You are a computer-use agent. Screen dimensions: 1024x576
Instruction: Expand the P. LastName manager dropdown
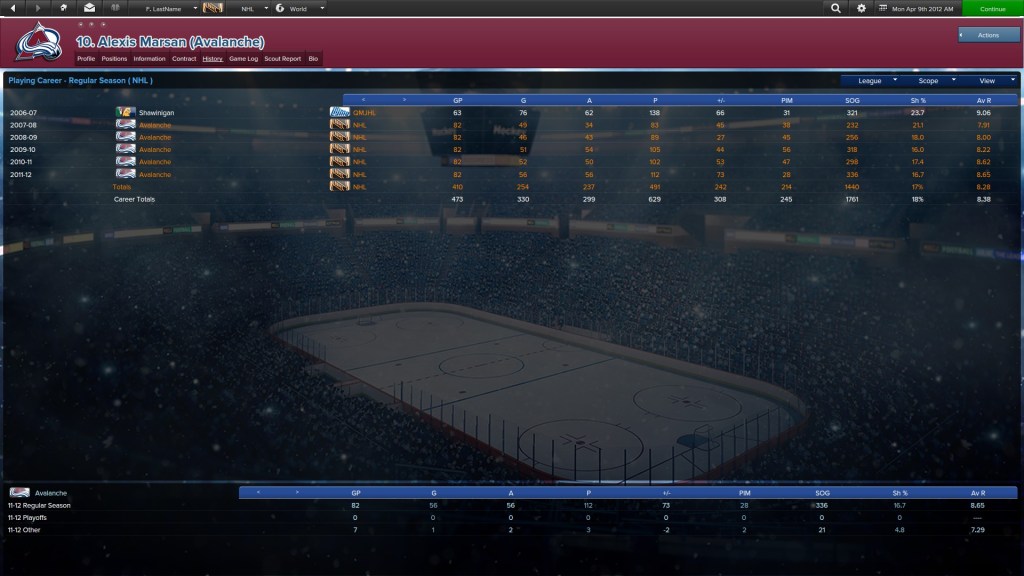[164, 8]
